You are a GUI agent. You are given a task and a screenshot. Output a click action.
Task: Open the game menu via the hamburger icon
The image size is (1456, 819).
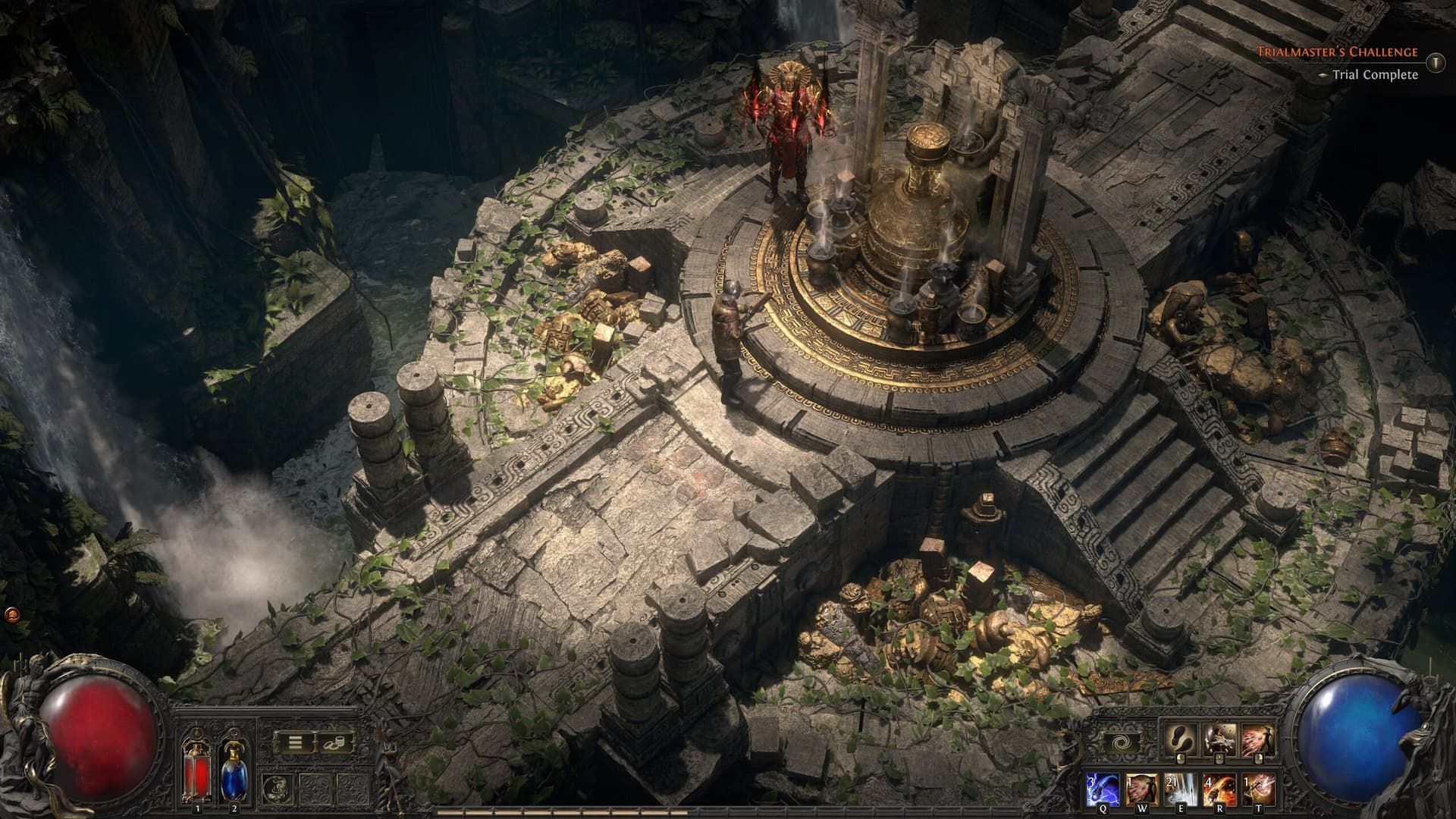point(294,742)
